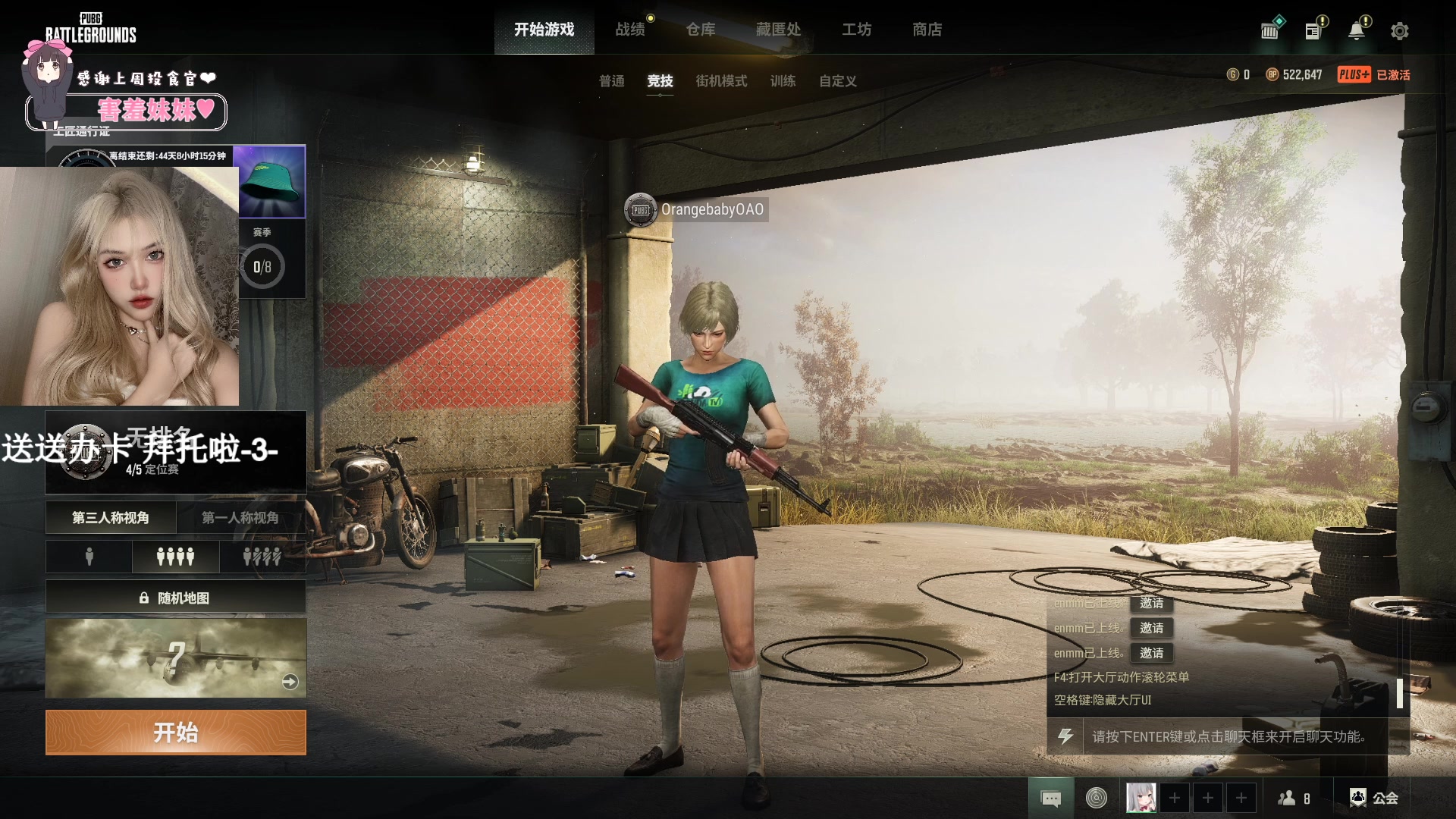Viewport: 1456px width, 819px height.
Task: Open the 藏匿处 hideout tab
Action: coord(778,30)
